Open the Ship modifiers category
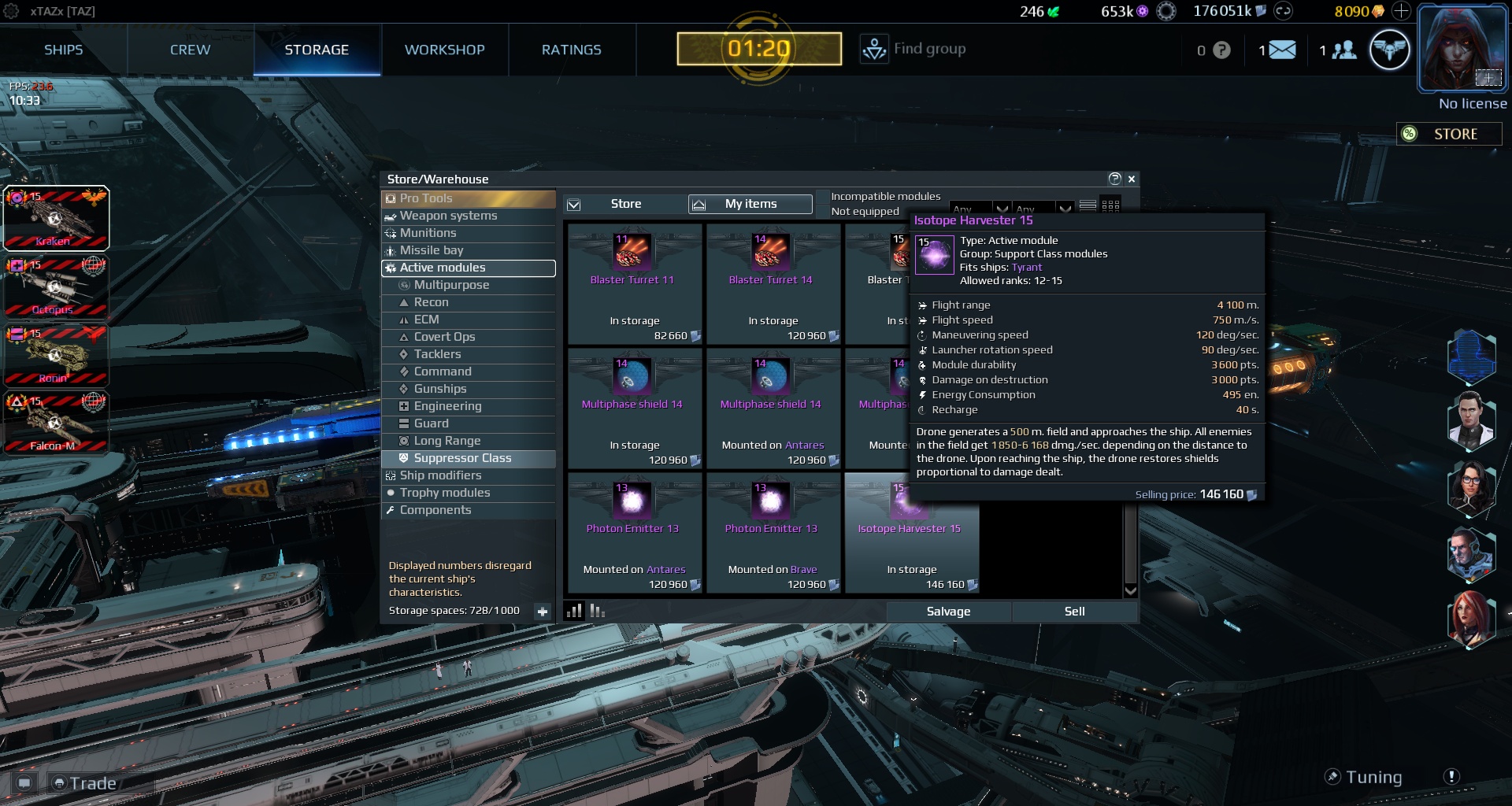1512x806 pixels. click(440, 475)
